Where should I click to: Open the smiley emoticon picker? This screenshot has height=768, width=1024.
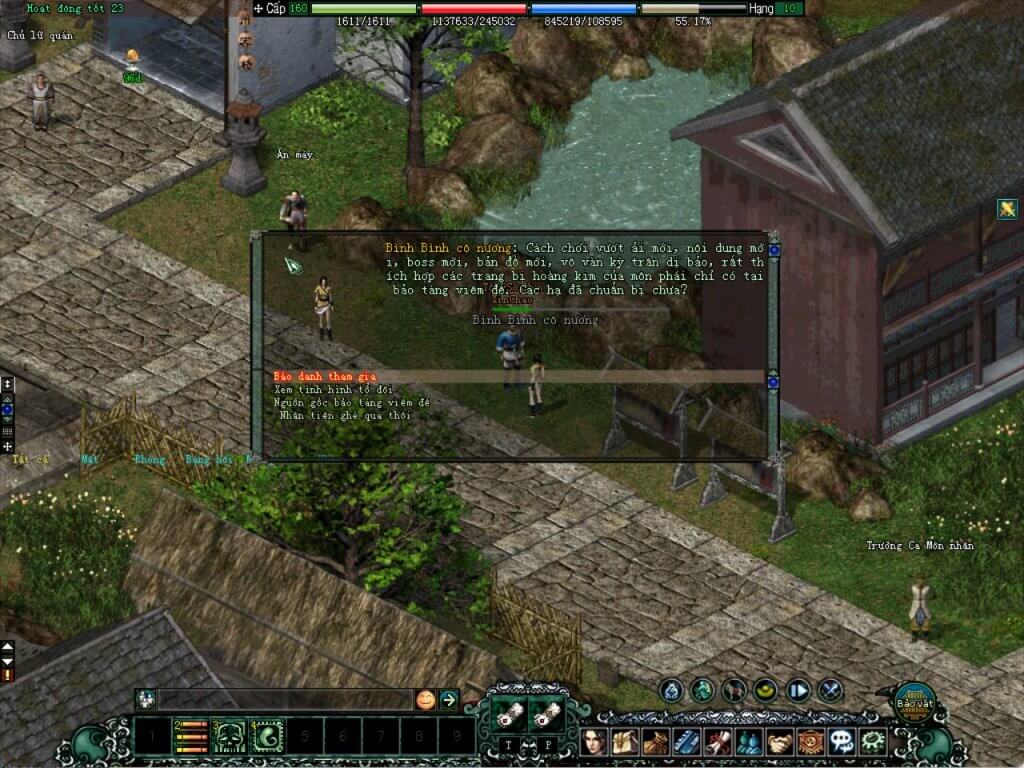(426, 699)
